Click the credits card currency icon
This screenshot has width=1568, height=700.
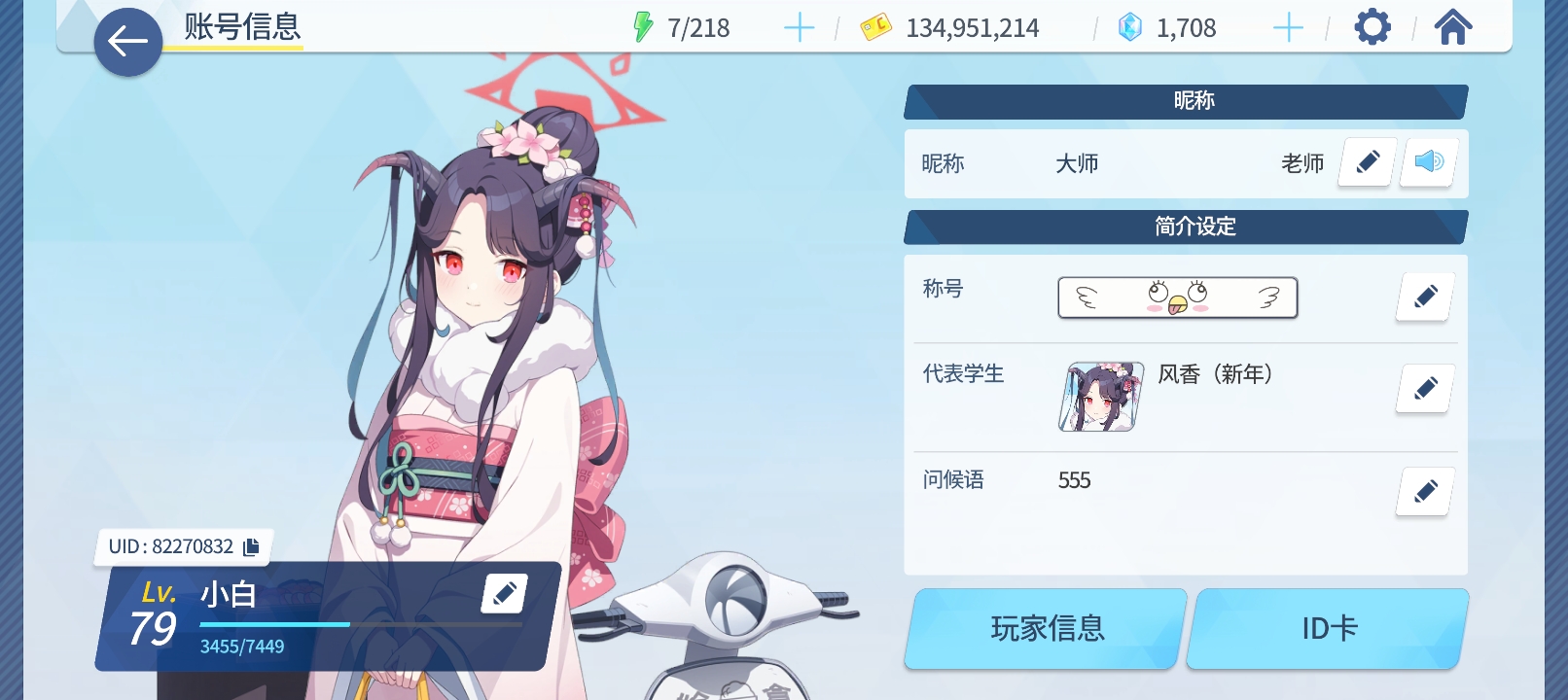[x=878, y=26]
